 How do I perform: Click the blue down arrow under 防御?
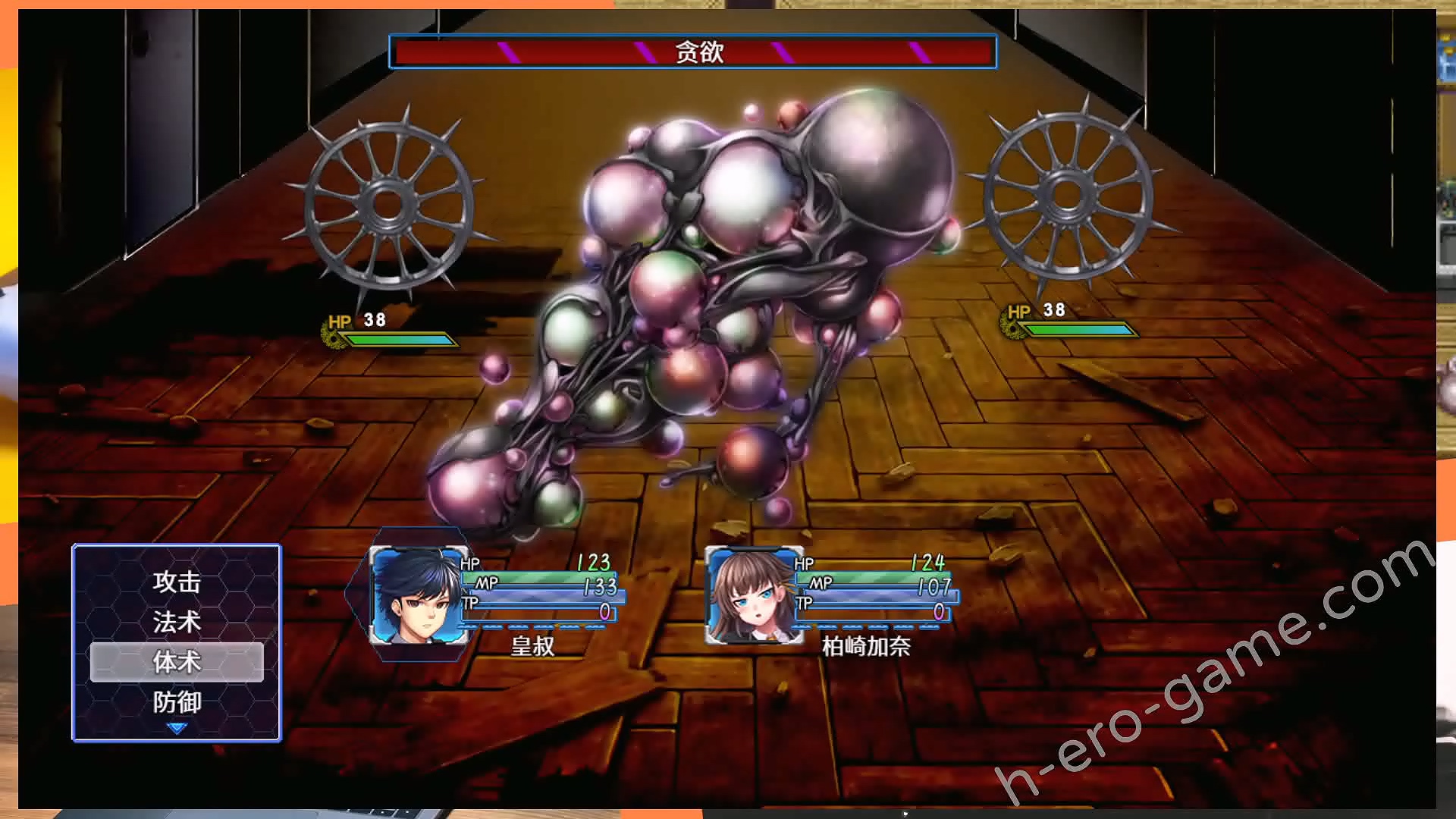point(177,729)
